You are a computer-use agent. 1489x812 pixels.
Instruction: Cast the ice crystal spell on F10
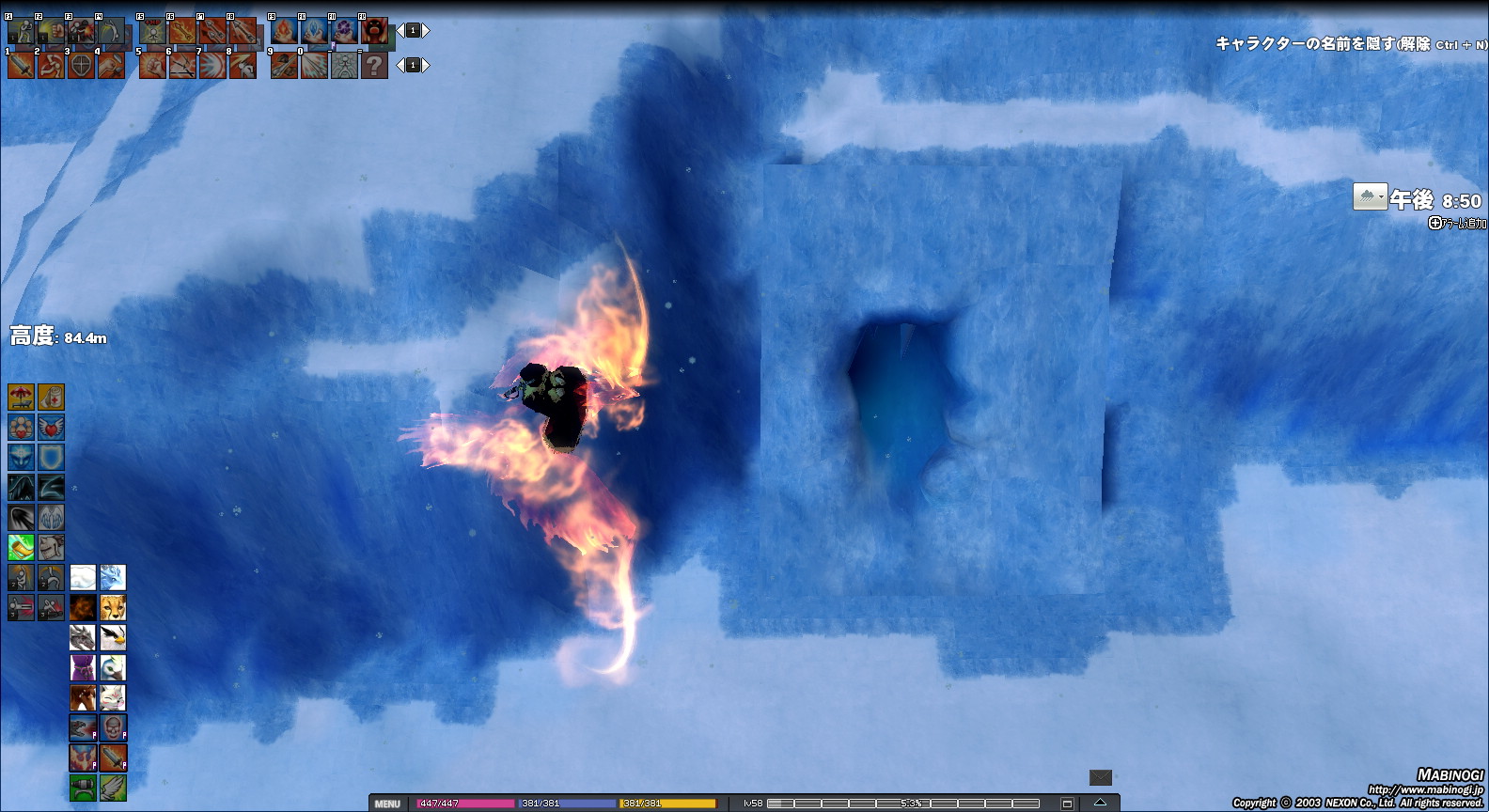pos(314,31)
